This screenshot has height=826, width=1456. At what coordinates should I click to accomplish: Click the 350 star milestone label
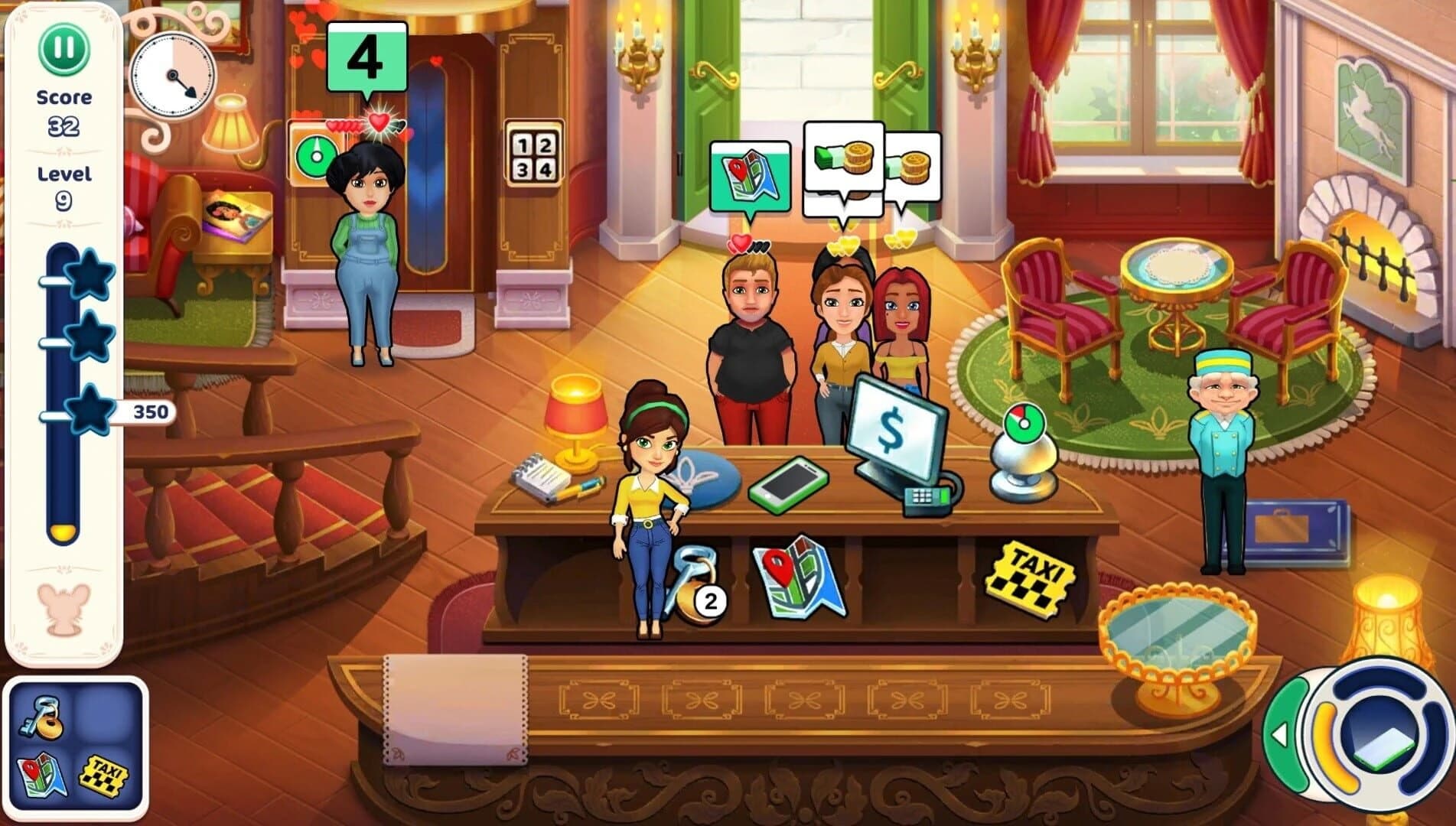click(x=150, y=411)
